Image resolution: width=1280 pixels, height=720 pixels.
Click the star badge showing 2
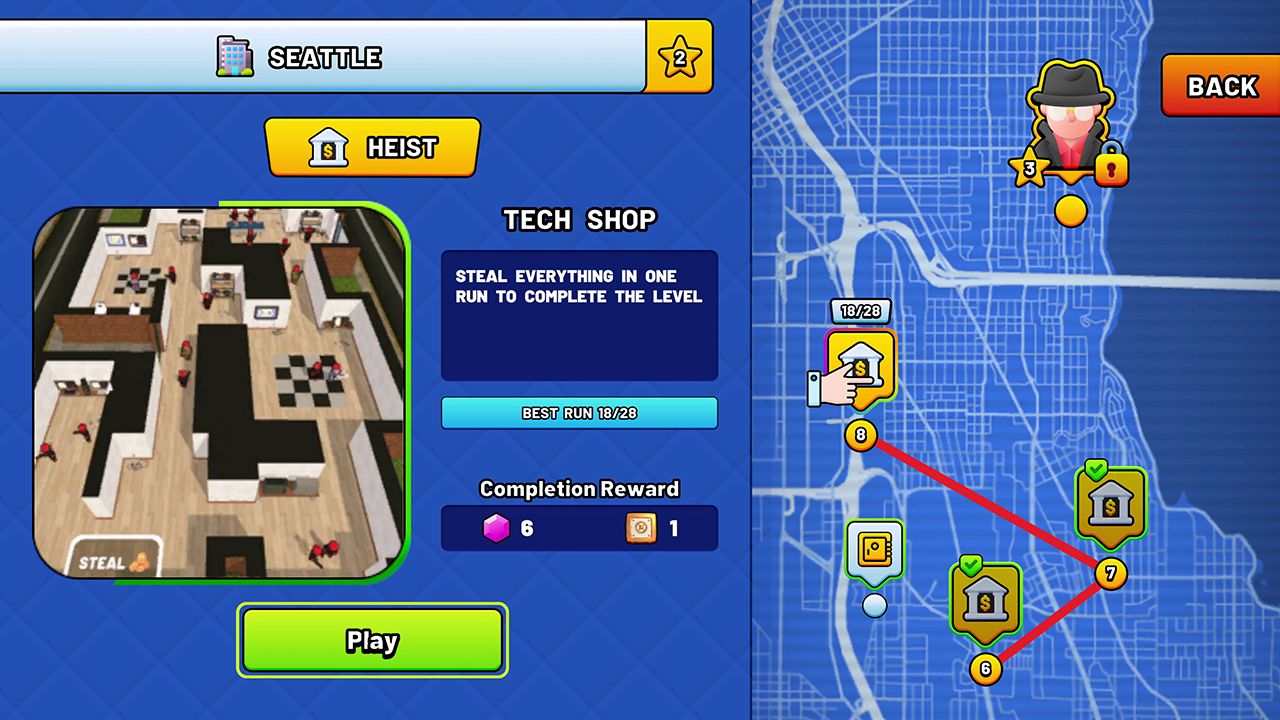click(678, 58)
